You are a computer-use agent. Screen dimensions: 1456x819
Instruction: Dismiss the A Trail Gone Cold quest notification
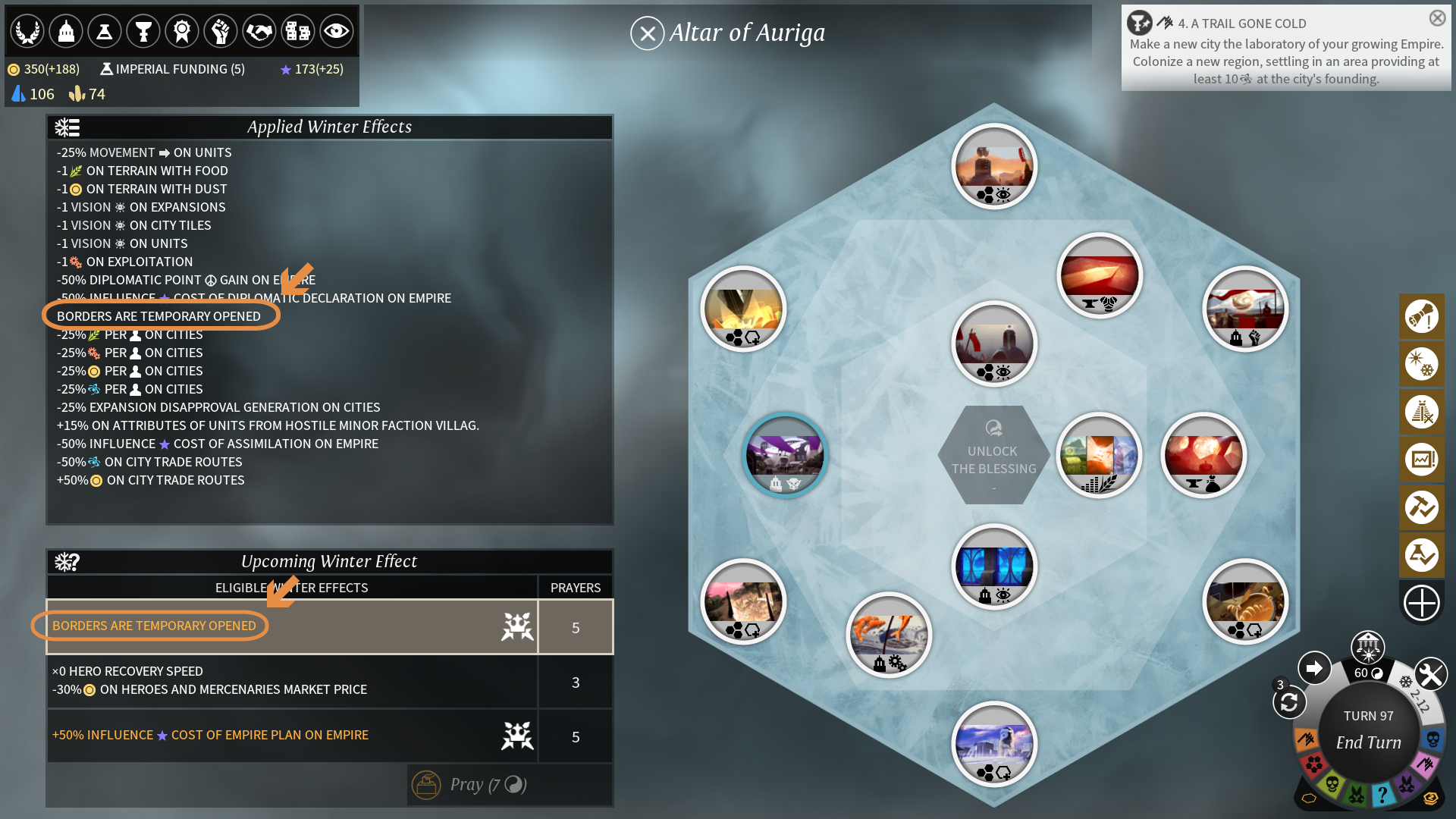point(1437,18)
